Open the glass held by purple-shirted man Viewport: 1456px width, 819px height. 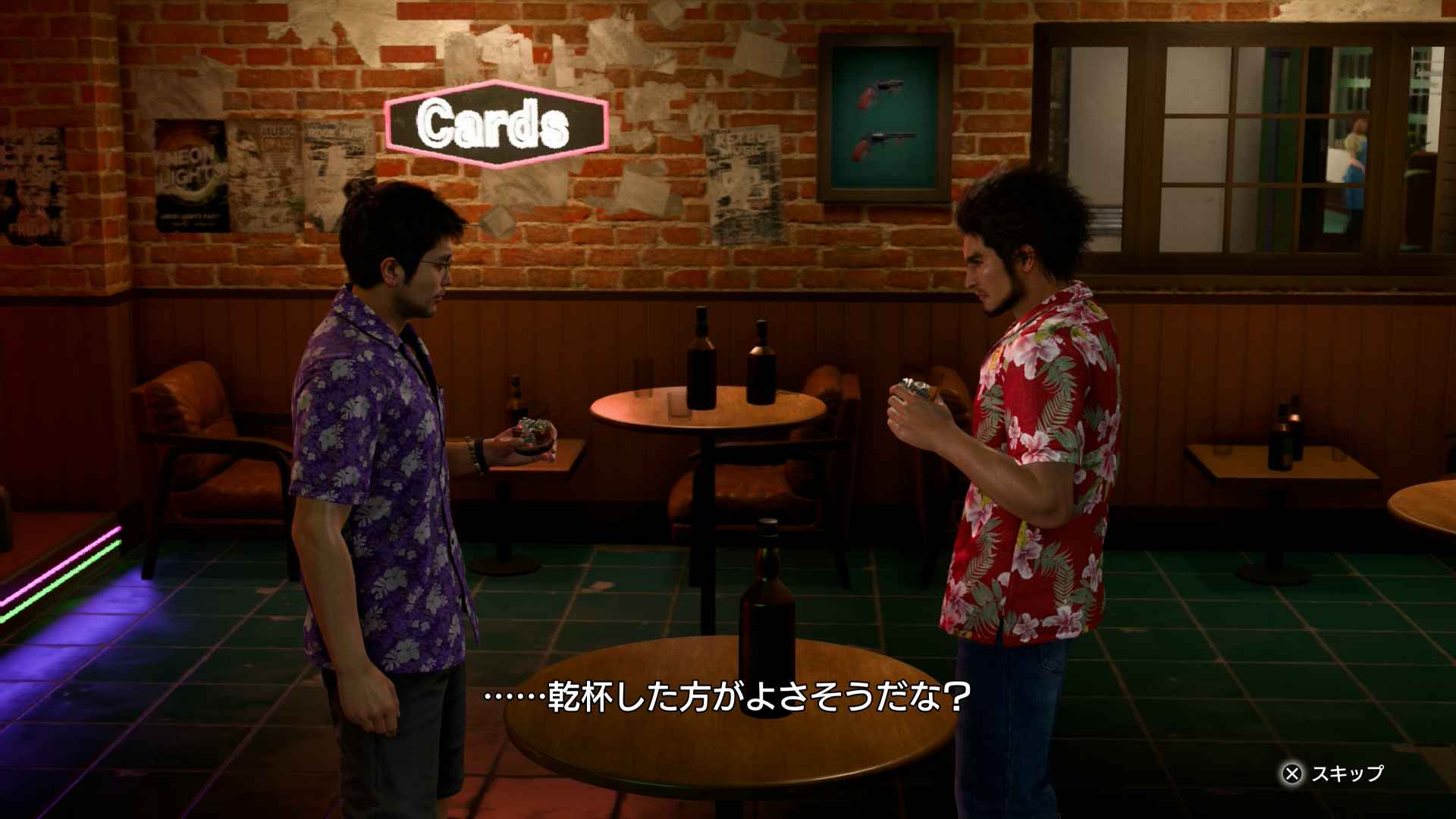point(531,432)
